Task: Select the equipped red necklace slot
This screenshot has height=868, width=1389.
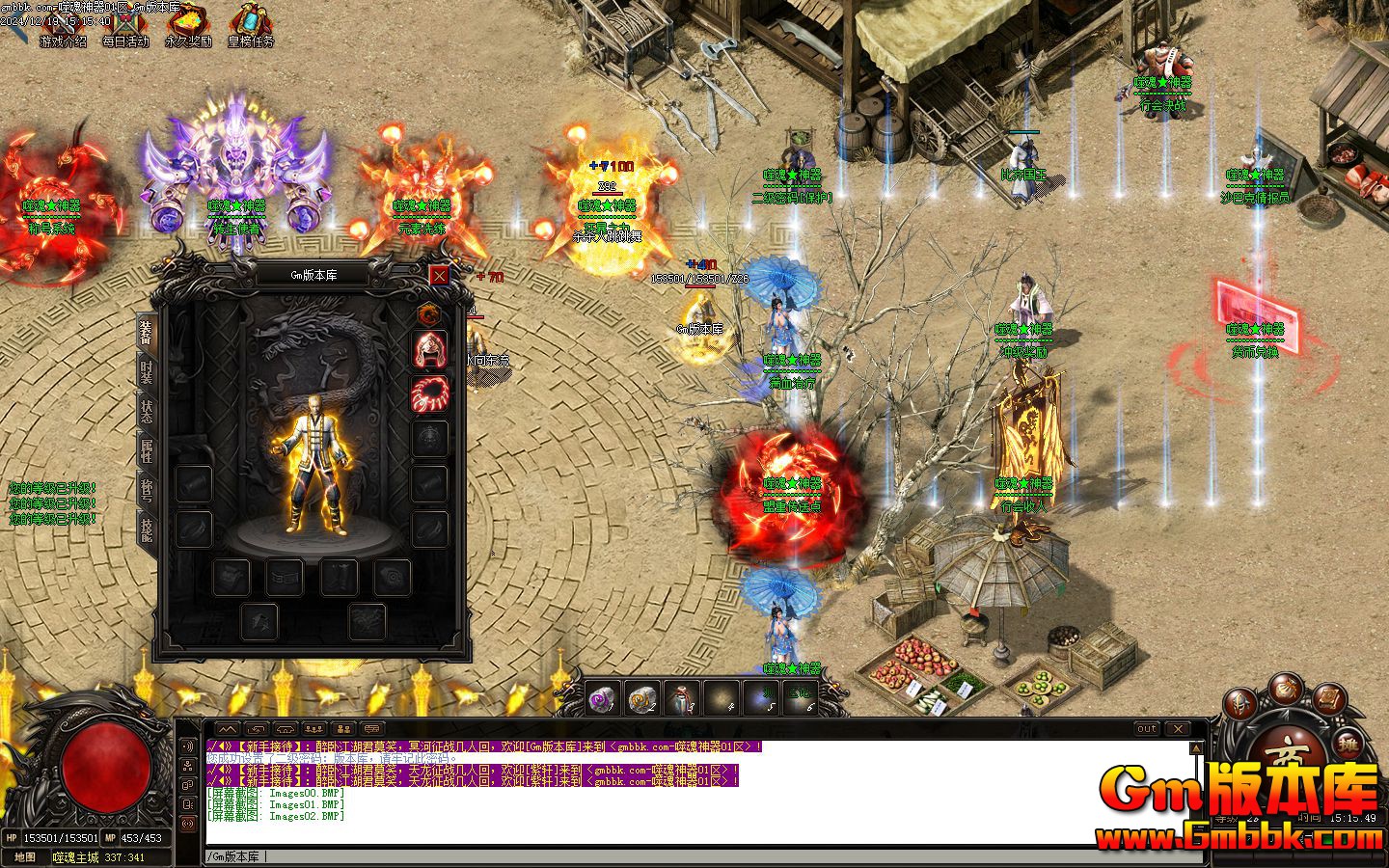Action: 430,393
